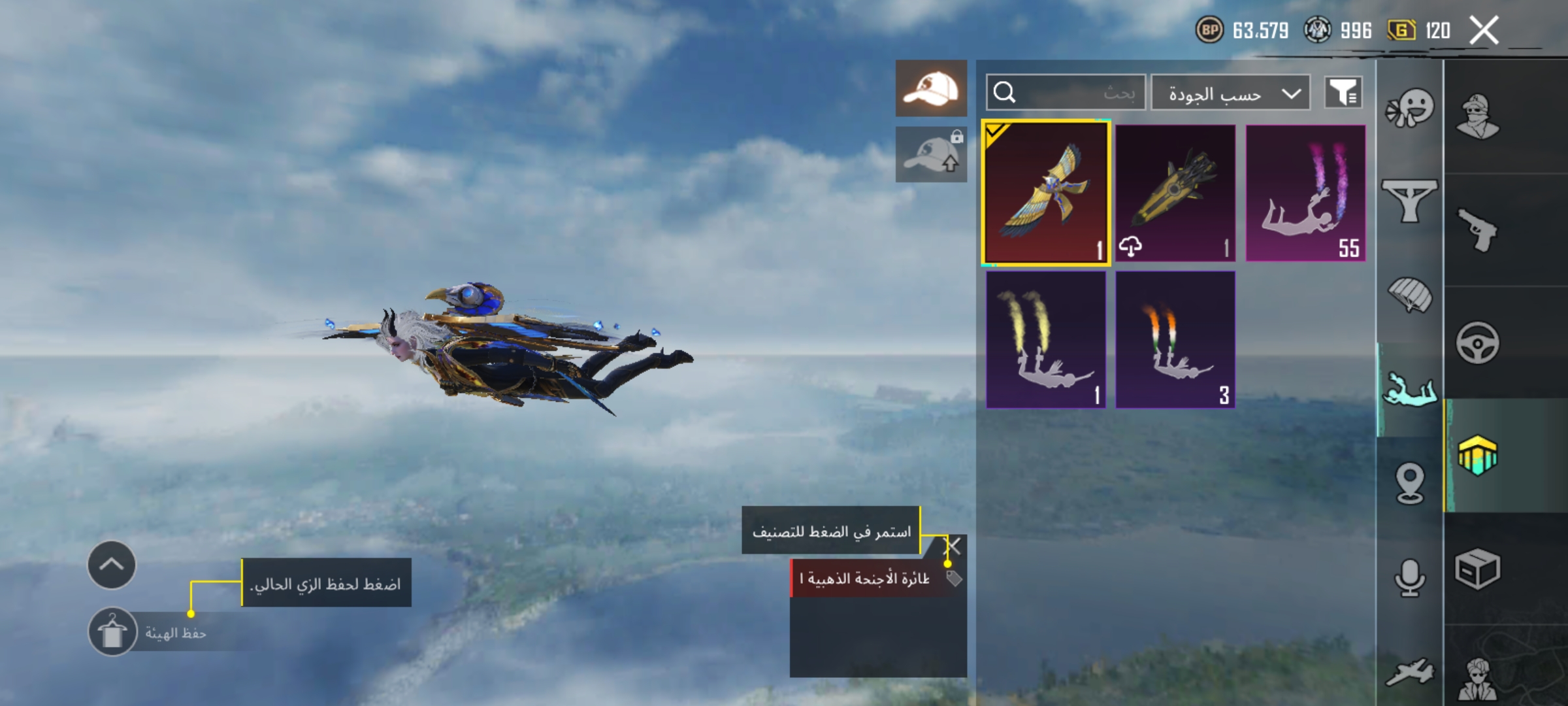The width and height of the screenshot is (1568, 706).
Task: Choose the yellow smoke trail item
Action: point(1046,340)
